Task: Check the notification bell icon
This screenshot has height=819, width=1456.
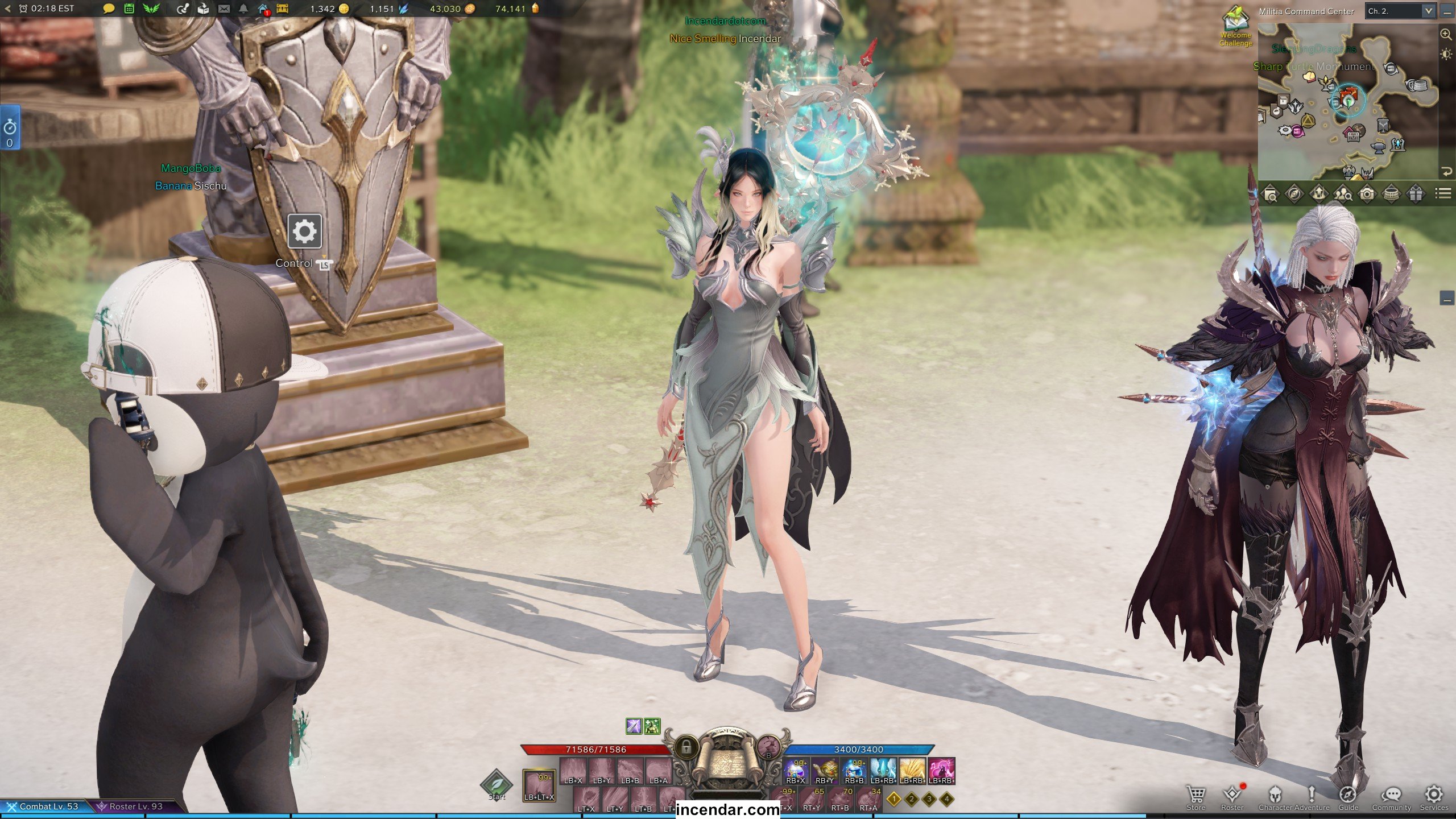Action: pos(243,9)
